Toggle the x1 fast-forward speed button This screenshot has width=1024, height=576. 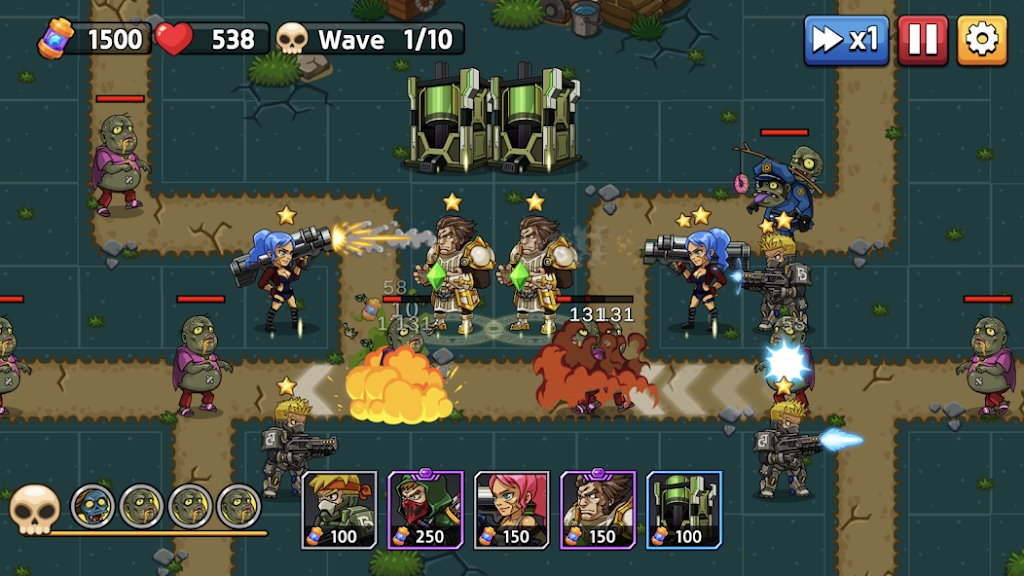point(846,40)
